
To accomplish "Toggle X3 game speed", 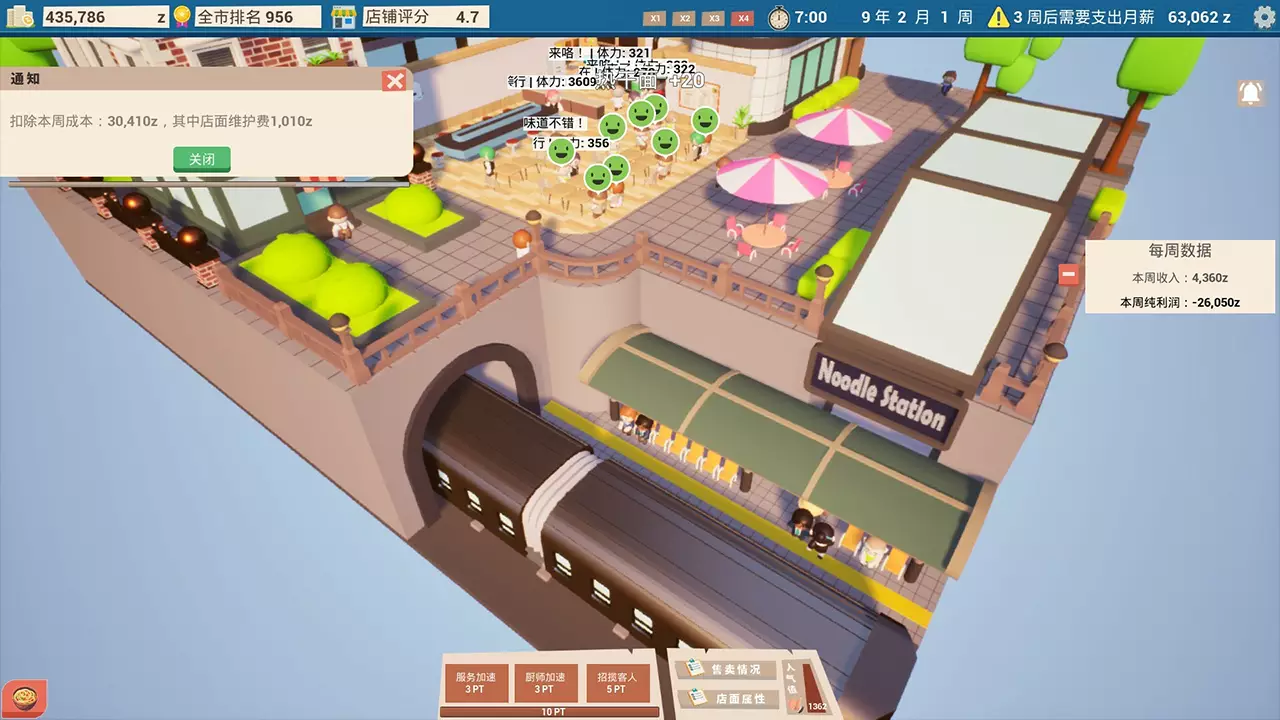I will [713, 17].
